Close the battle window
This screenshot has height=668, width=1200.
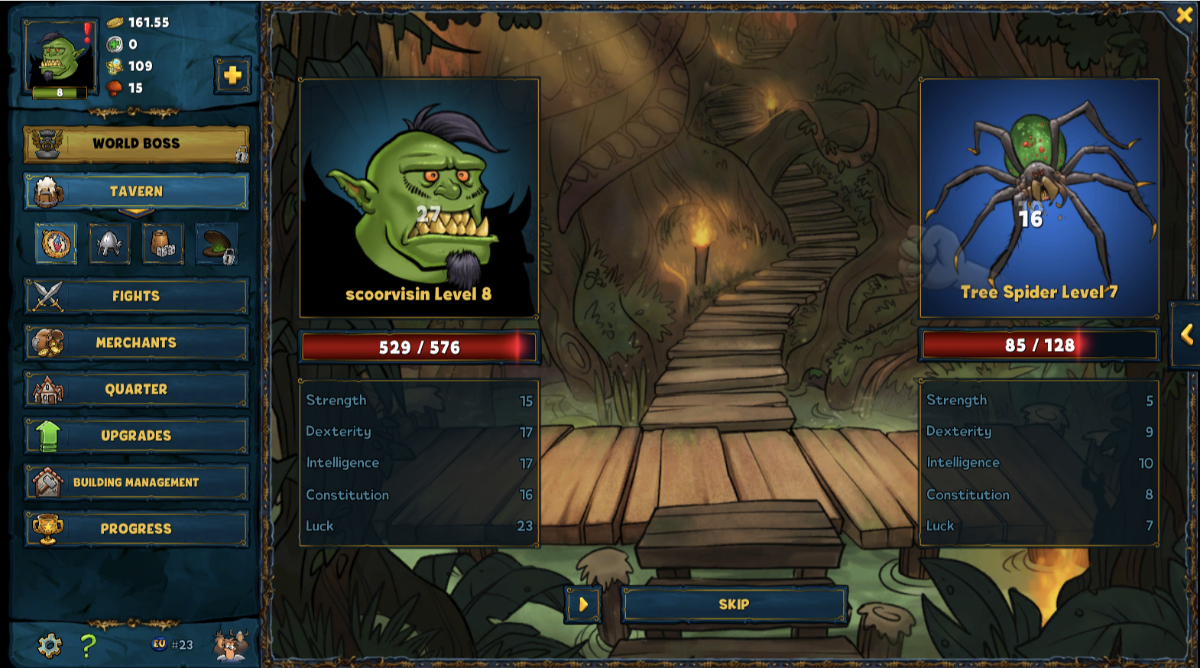[1184, 15]
